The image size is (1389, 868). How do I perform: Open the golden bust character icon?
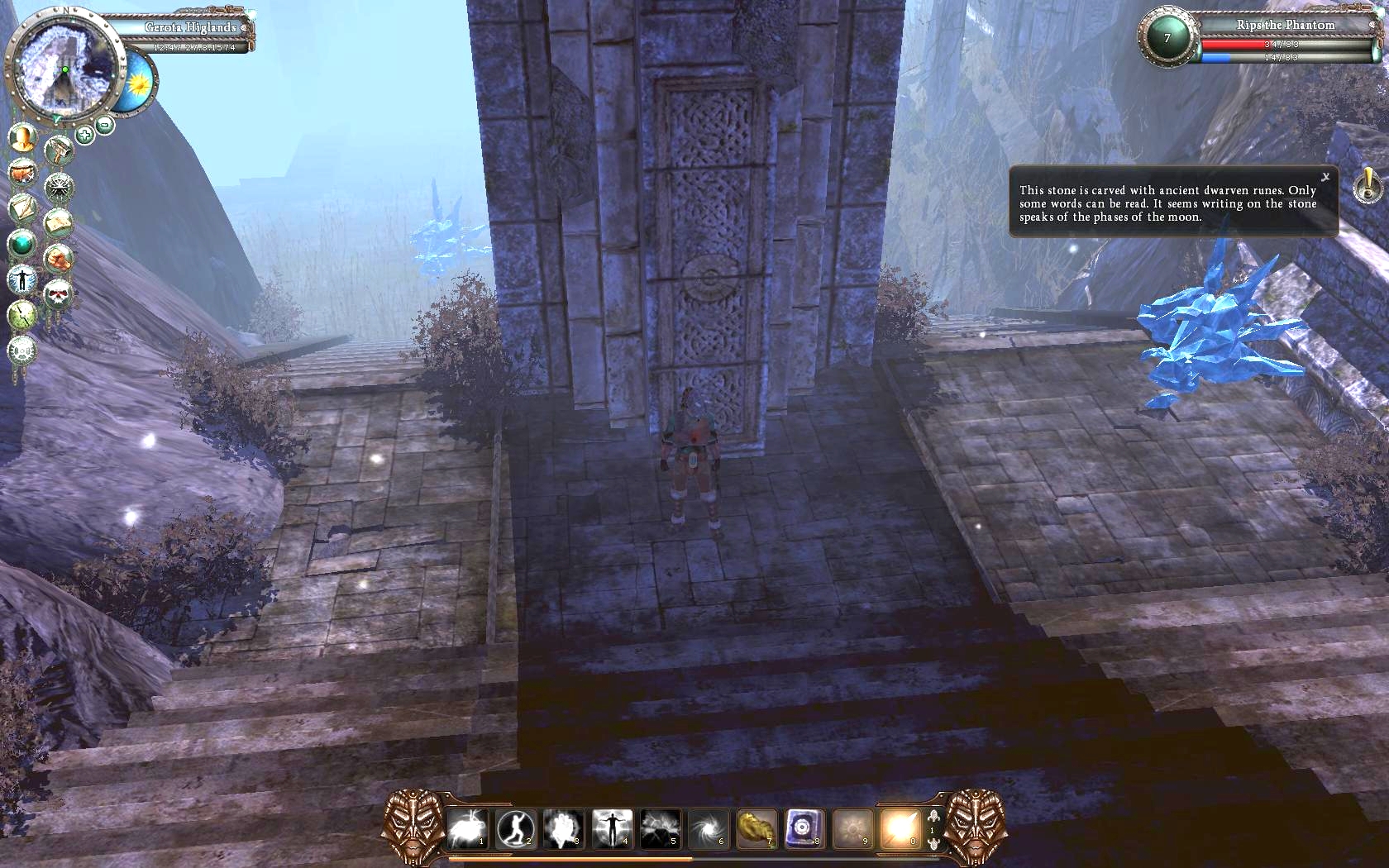pyautogui.click(x=22, y=137)
